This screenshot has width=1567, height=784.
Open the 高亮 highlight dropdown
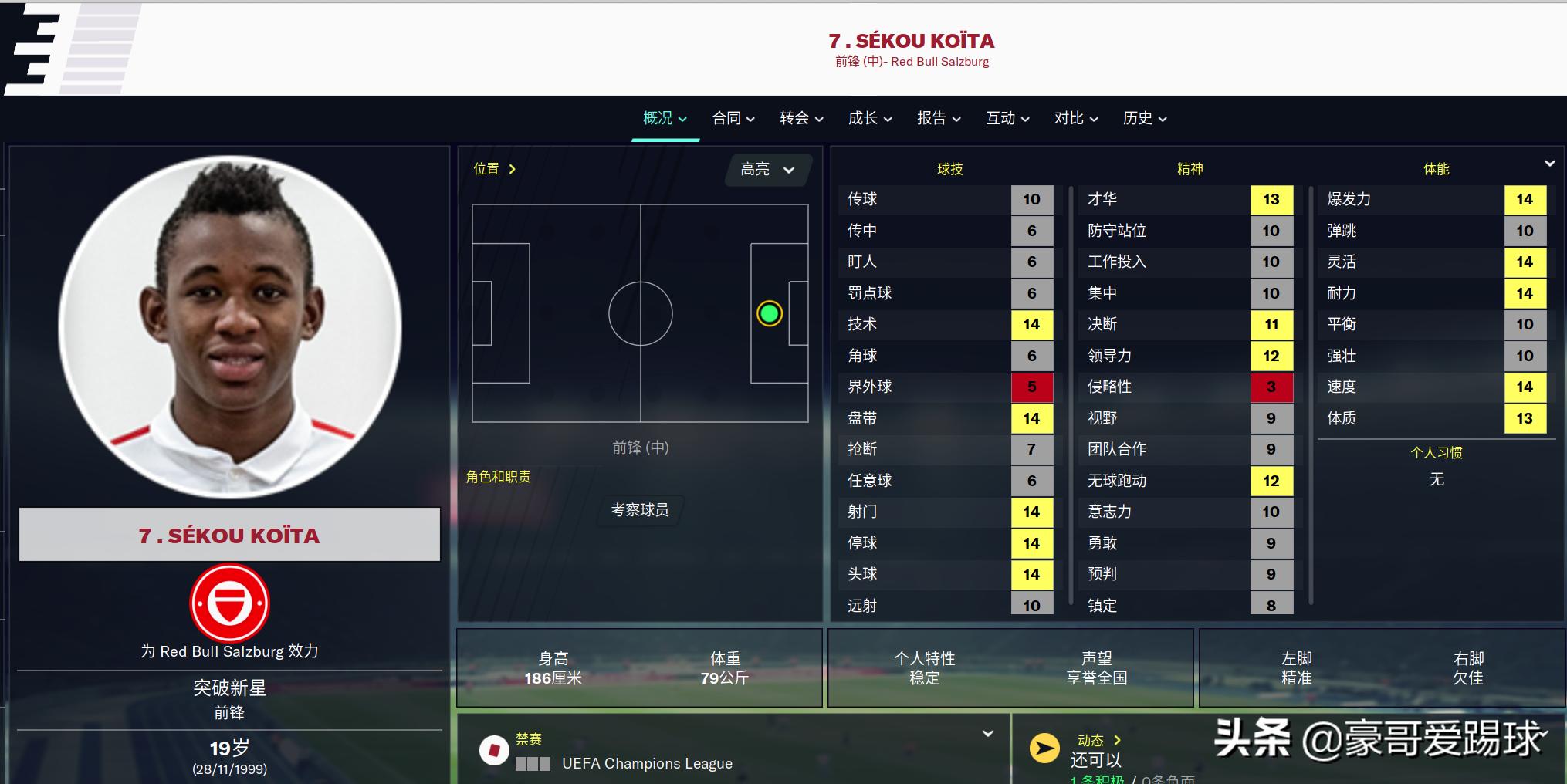click(767, 170)
